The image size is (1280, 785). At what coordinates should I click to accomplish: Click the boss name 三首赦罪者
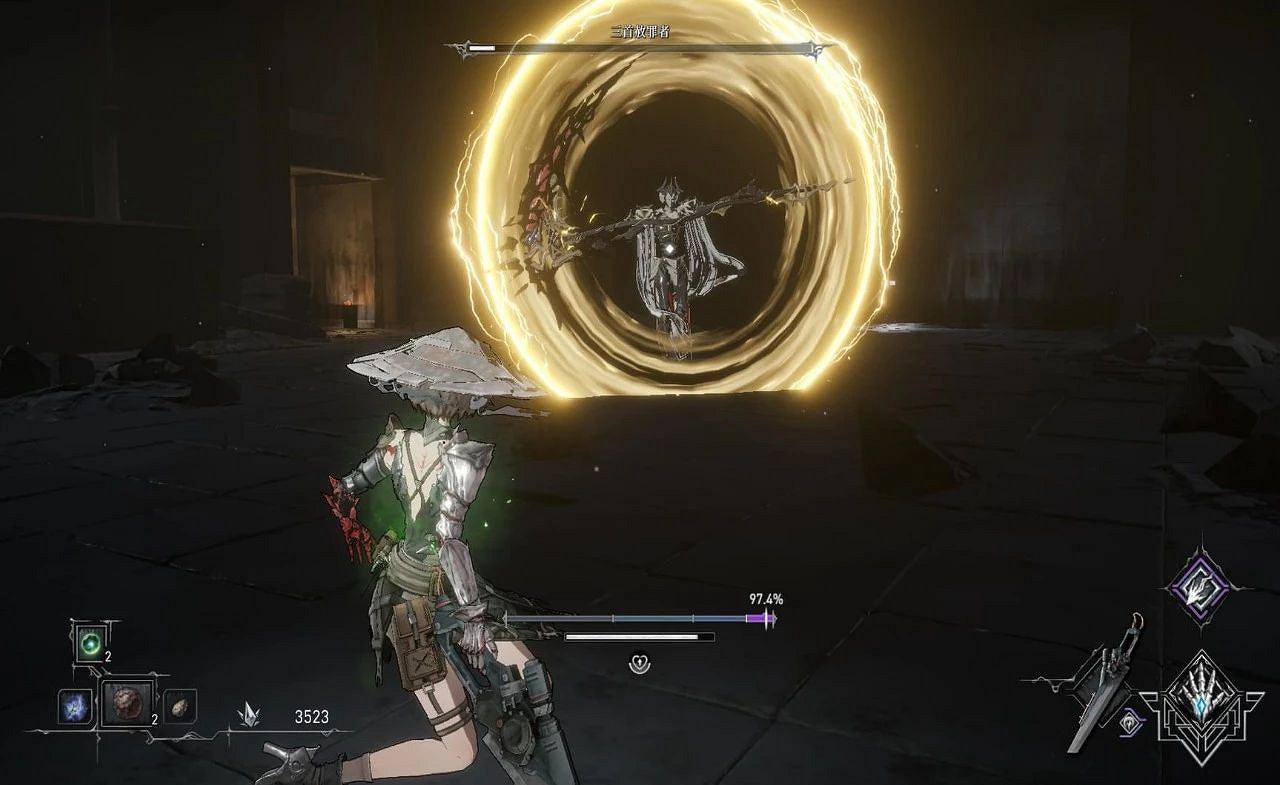point(640,30)
